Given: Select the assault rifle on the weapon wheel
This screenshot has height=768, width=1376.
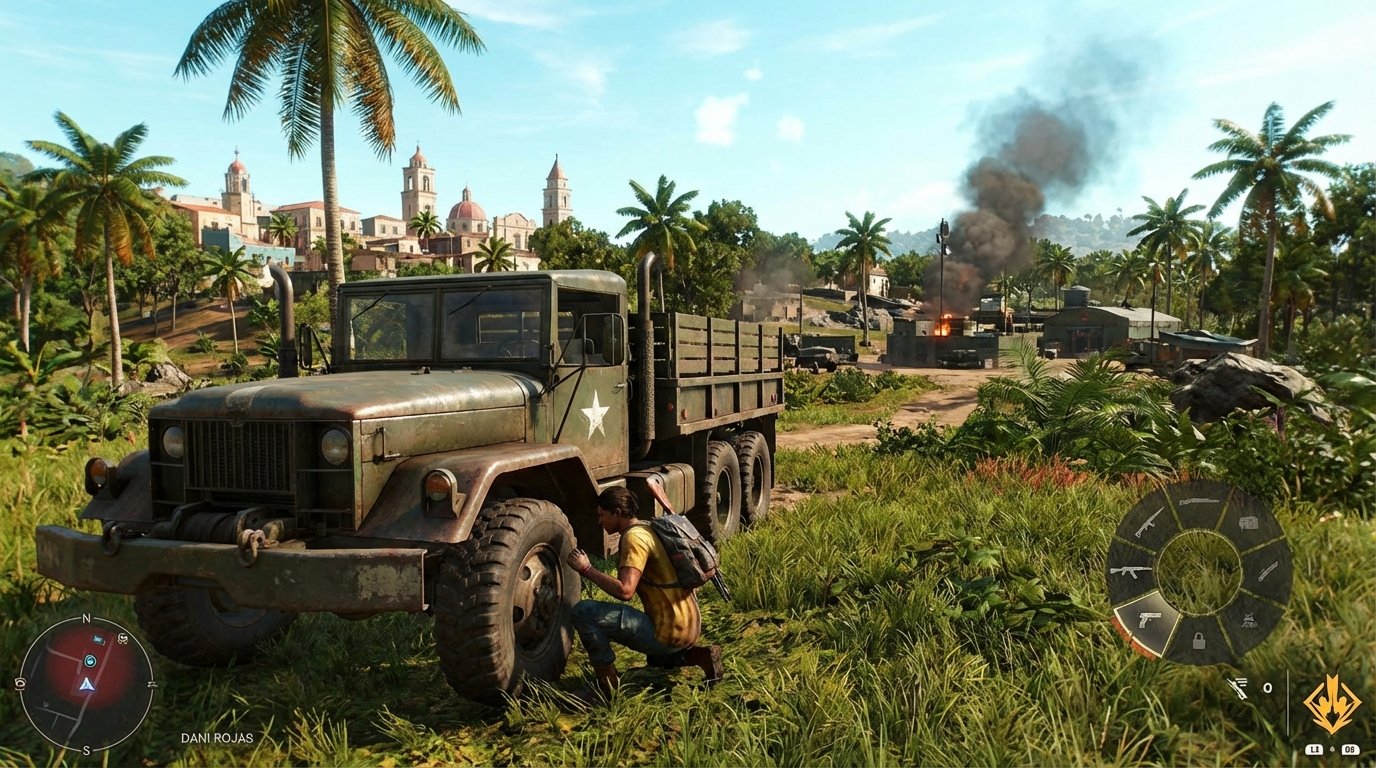Looking at the screenshot, I should 1129,572.
